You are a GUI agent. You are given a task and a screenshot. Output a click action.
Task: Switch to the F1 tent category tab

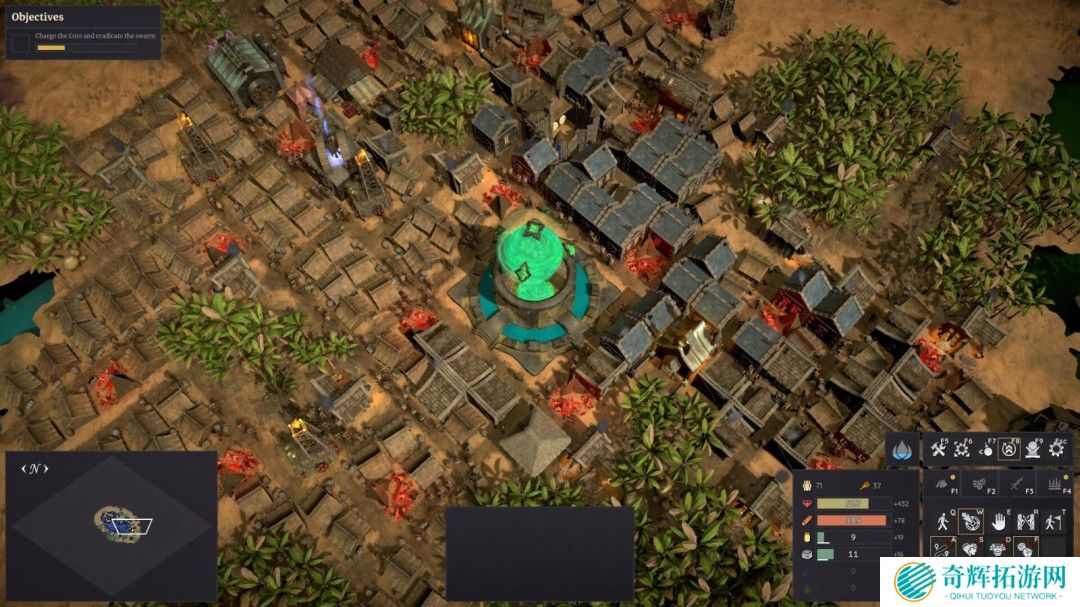point(941,484)
